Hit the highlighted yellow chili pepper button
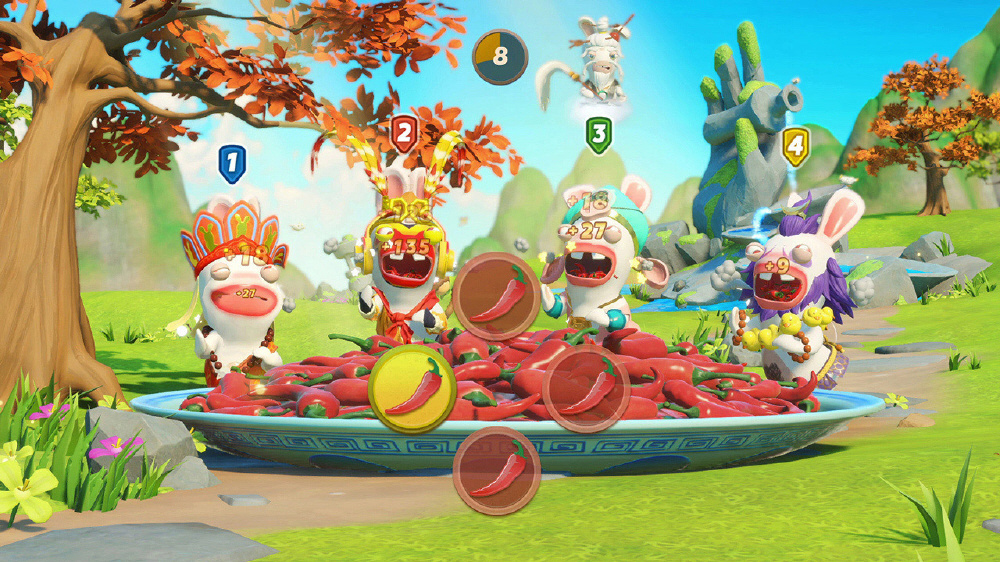 (412, 388)
